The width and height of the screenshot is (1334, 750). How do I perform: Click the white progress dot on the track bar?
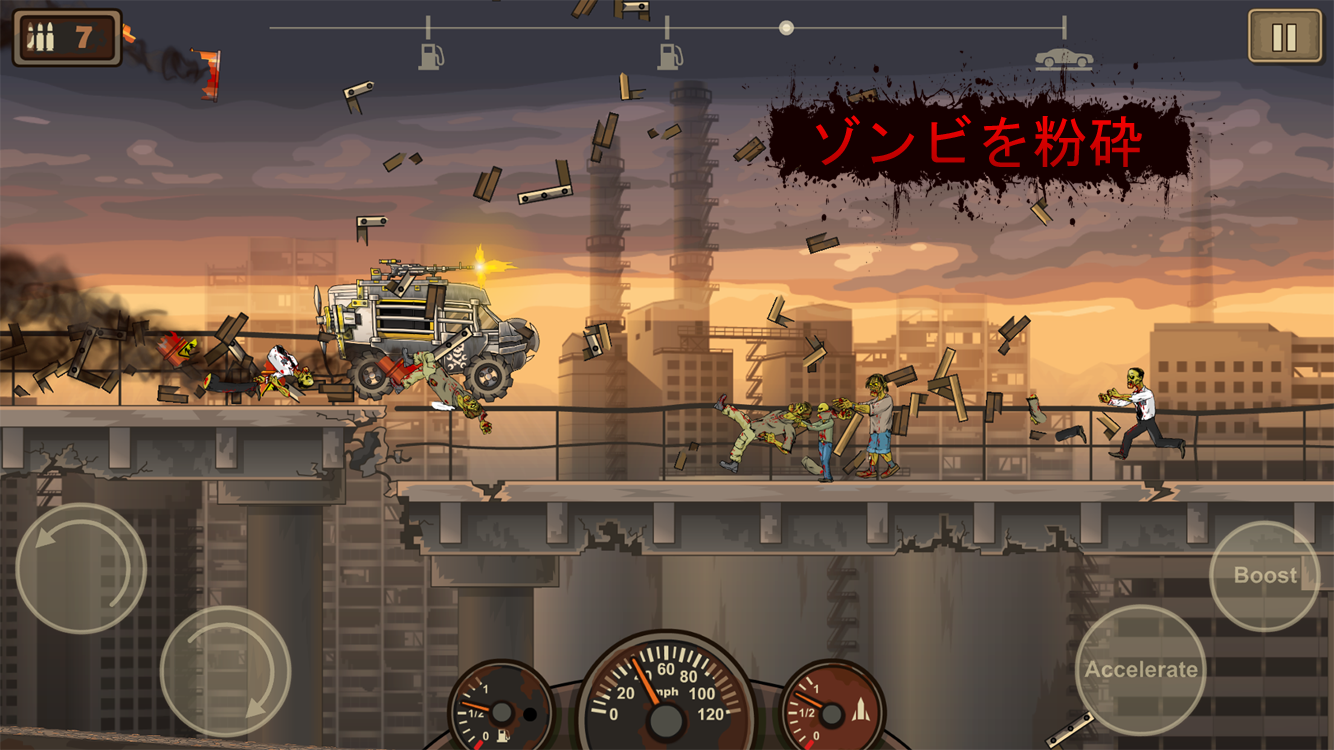(x=786, y=28)
